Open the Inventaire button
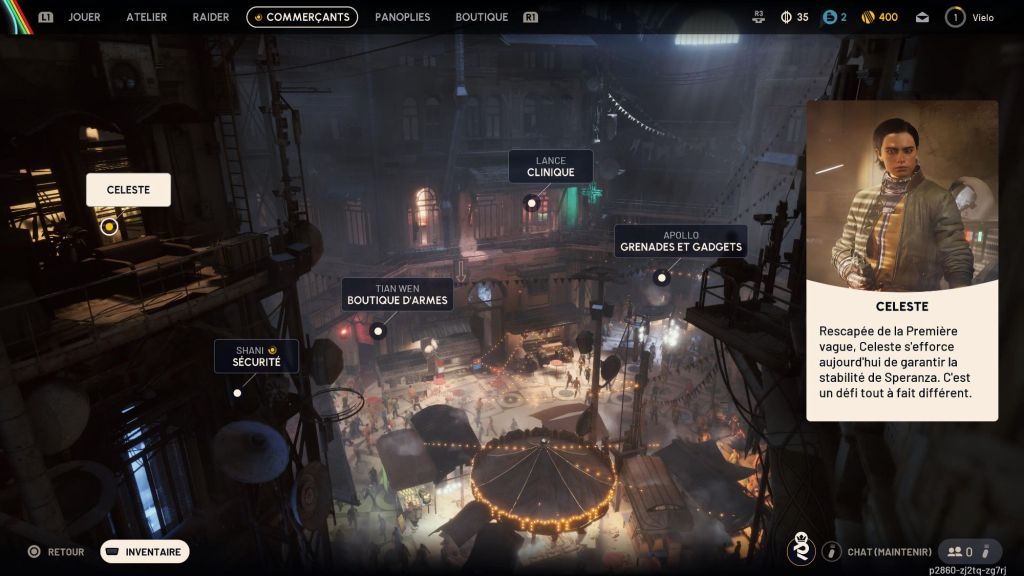 coord(144,551)
